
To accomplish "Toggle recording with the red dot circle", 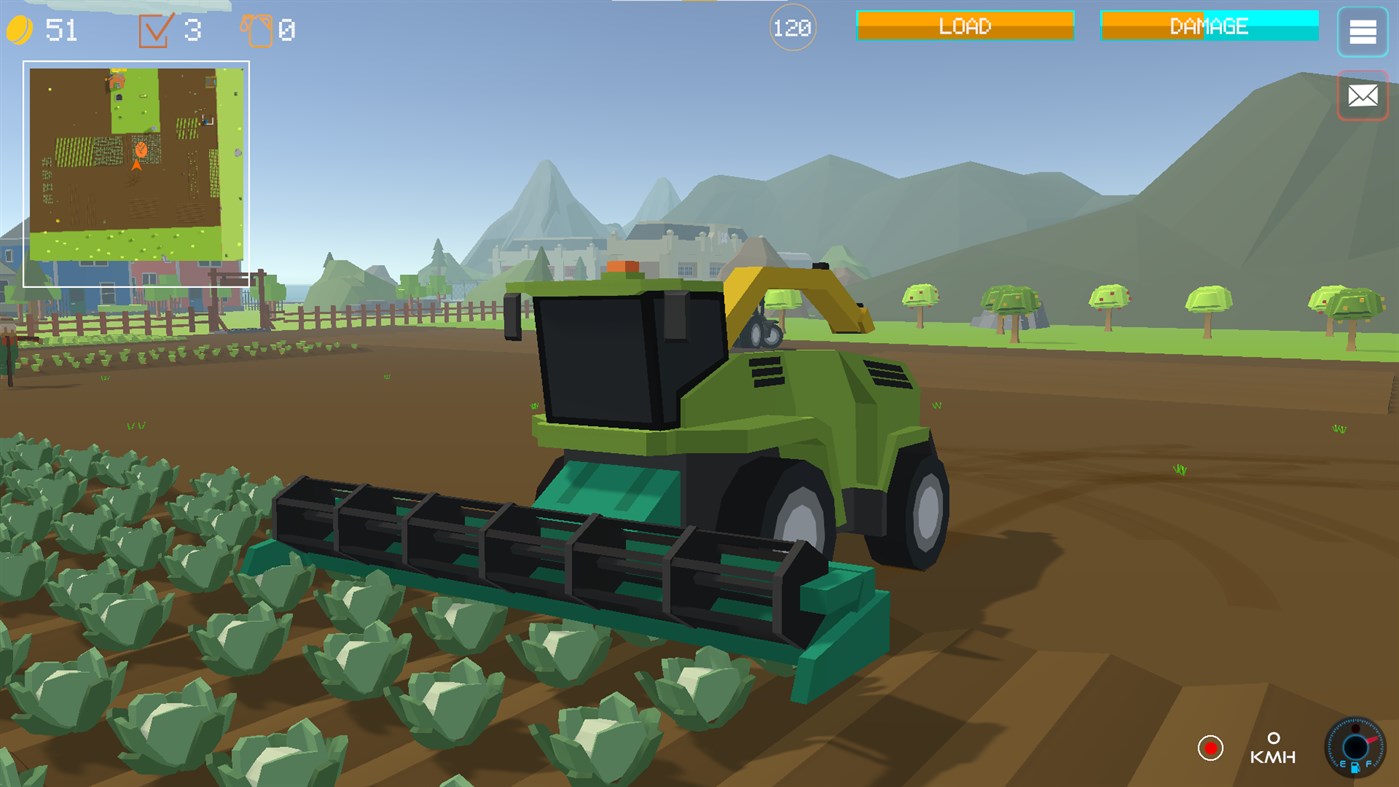I will pyautogui.click(x=1211, y=746).
